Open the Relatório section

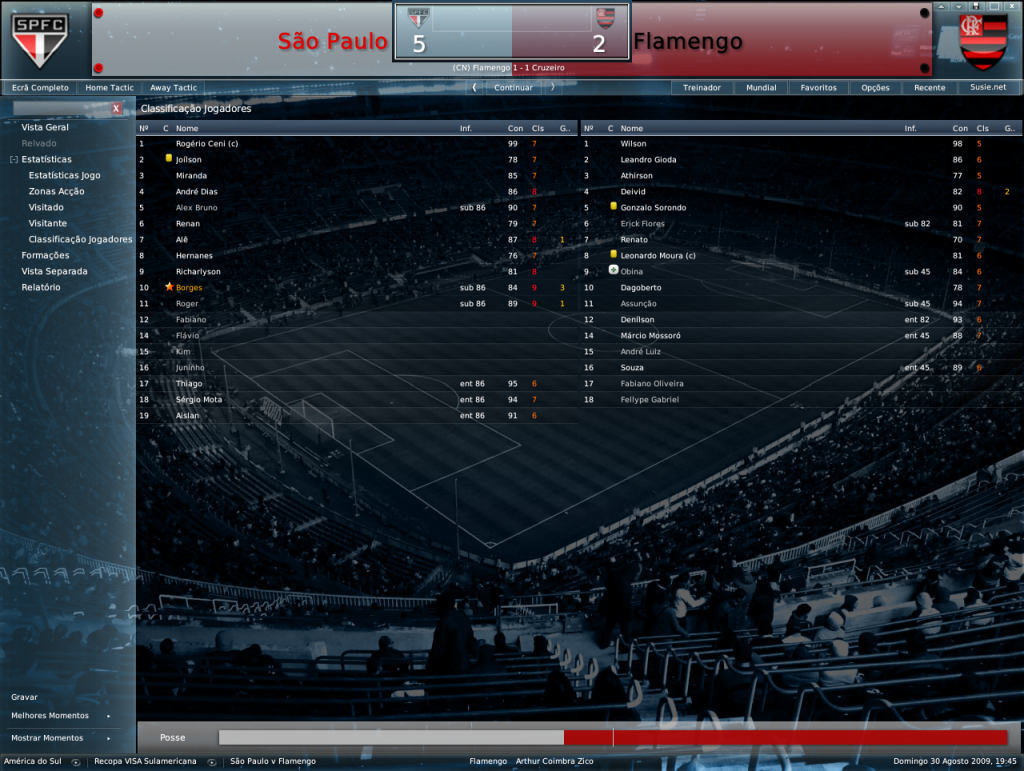(41, 287)
